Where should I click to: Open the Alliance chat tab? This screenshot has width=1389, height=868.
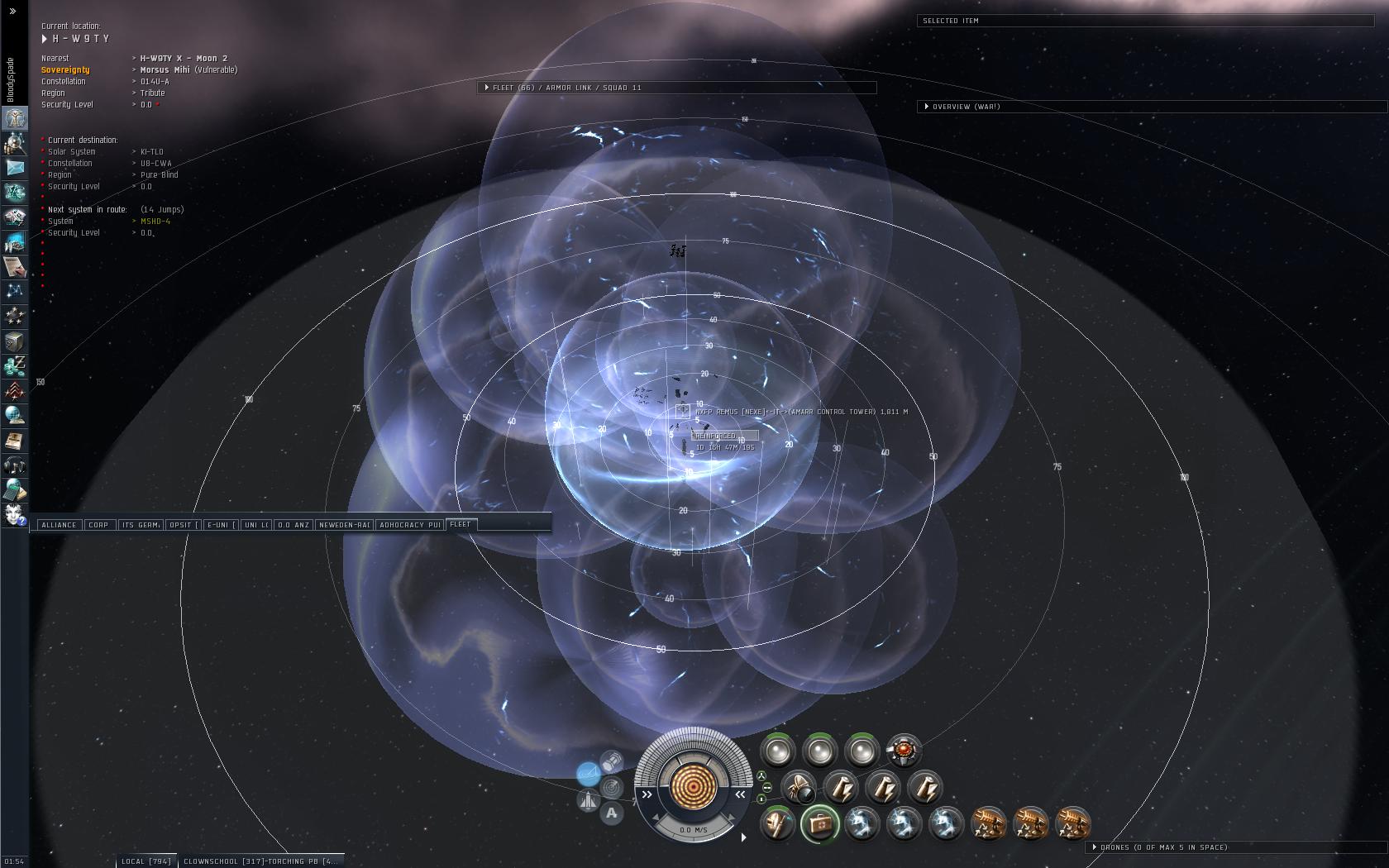tap(59, 525)
